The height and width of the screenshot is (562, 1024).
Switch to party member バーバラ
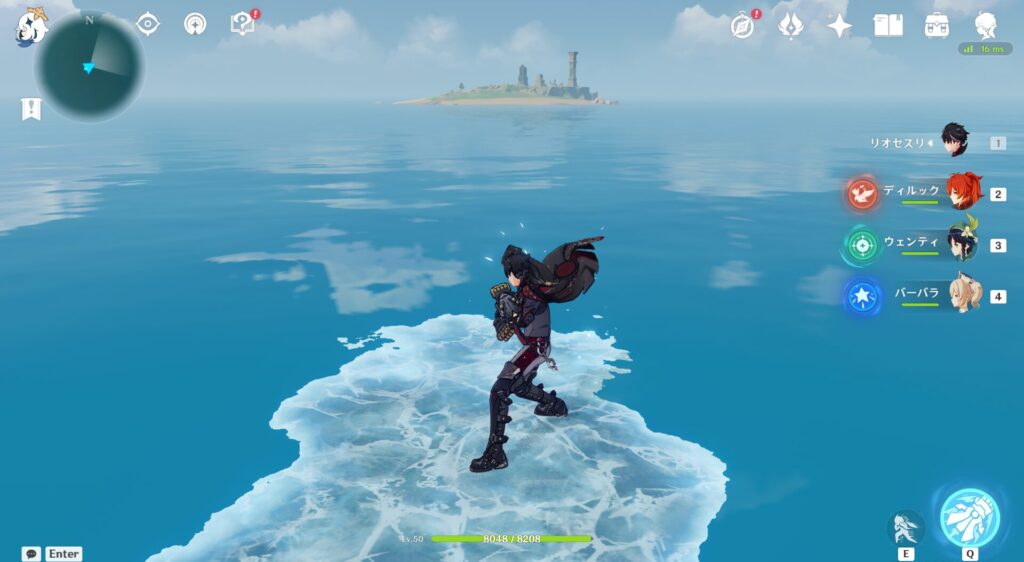pos(963,296)
